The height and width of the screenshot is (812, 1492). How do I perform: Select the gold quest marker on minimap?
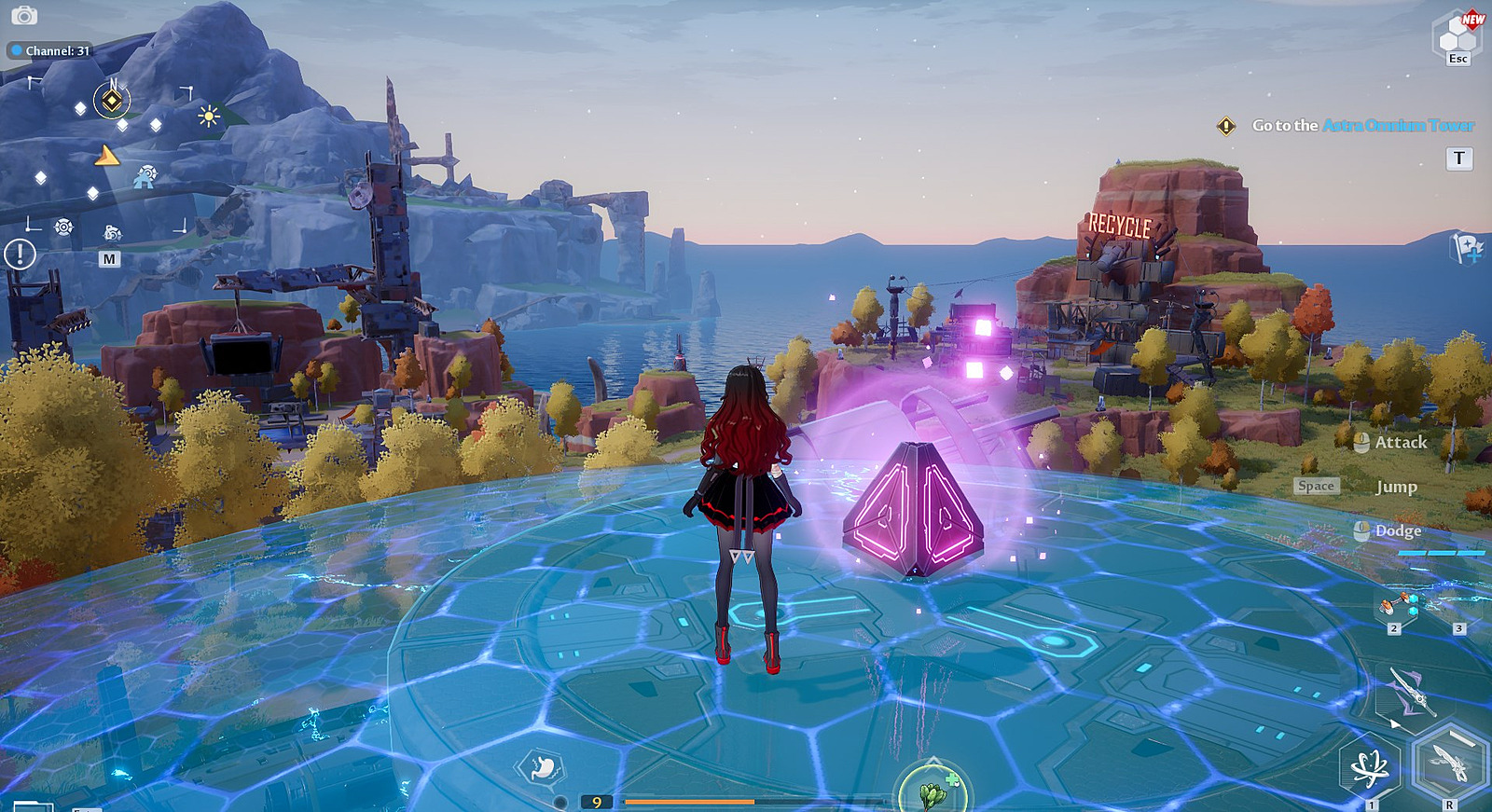(x=112, y=100)
